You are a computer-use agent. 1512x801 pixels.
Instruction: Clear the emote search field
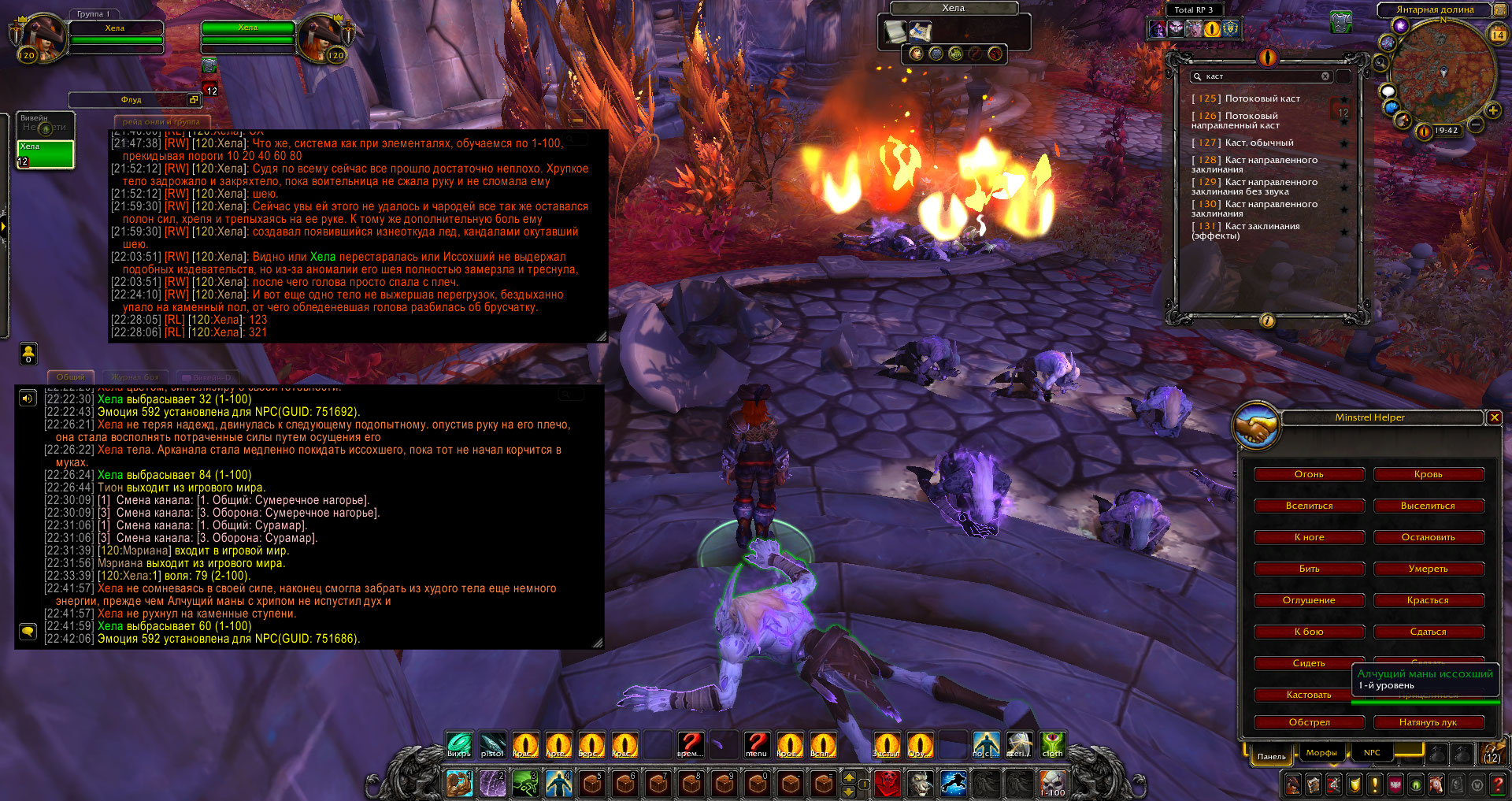click(x=1325, y=76)
